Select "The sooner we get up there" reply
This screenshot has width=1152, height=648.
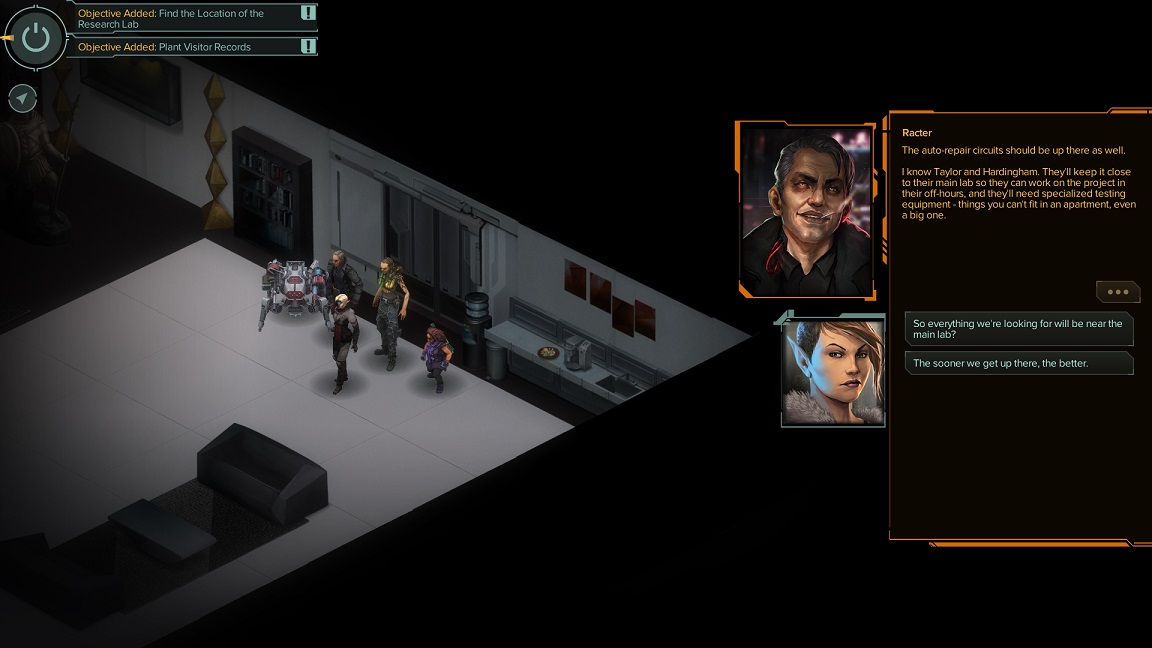pos(1018,363)
